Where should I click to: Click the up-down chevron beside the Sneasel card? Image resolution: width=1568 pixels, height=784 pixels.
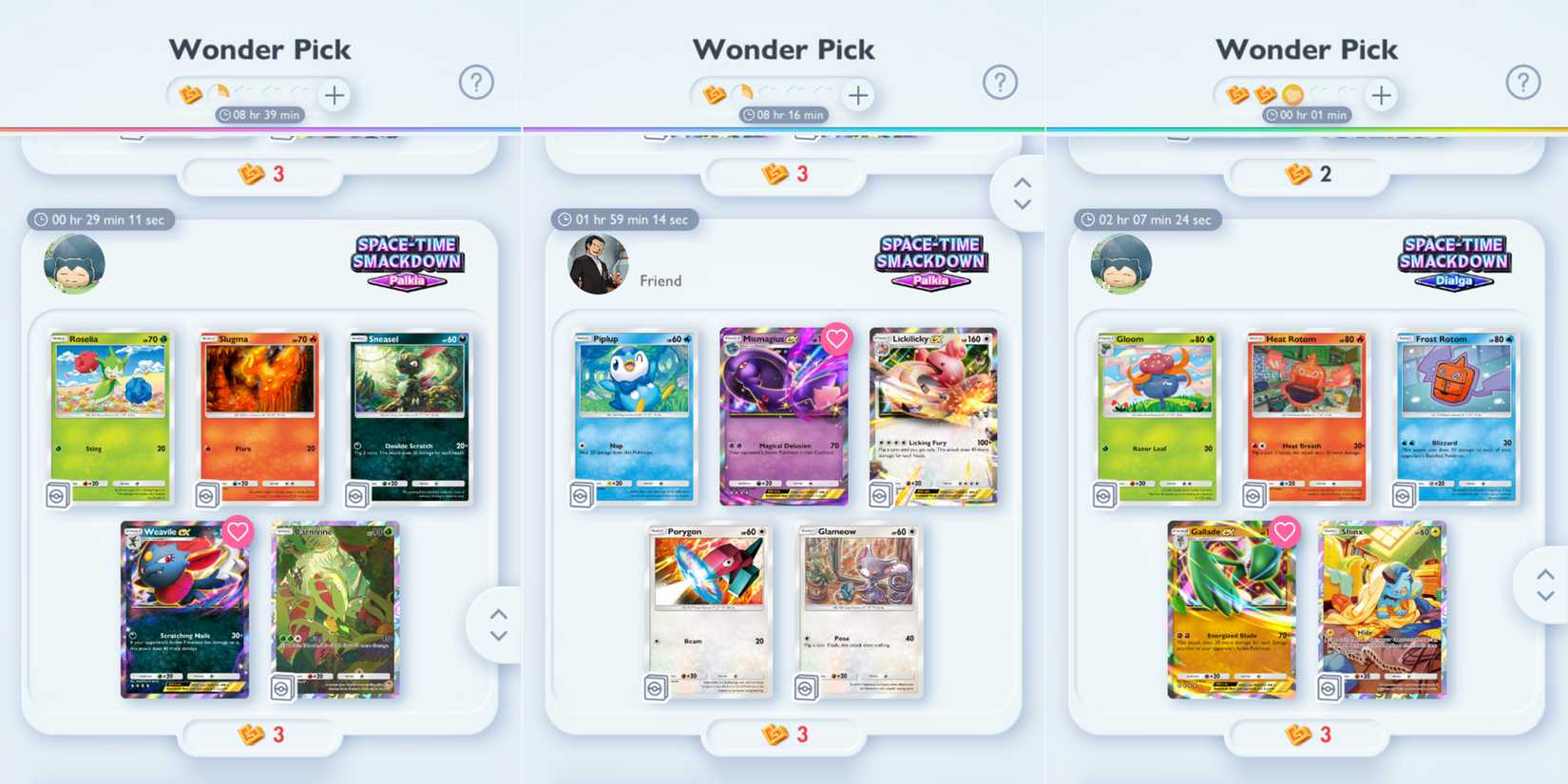click(x=497, y=624)
